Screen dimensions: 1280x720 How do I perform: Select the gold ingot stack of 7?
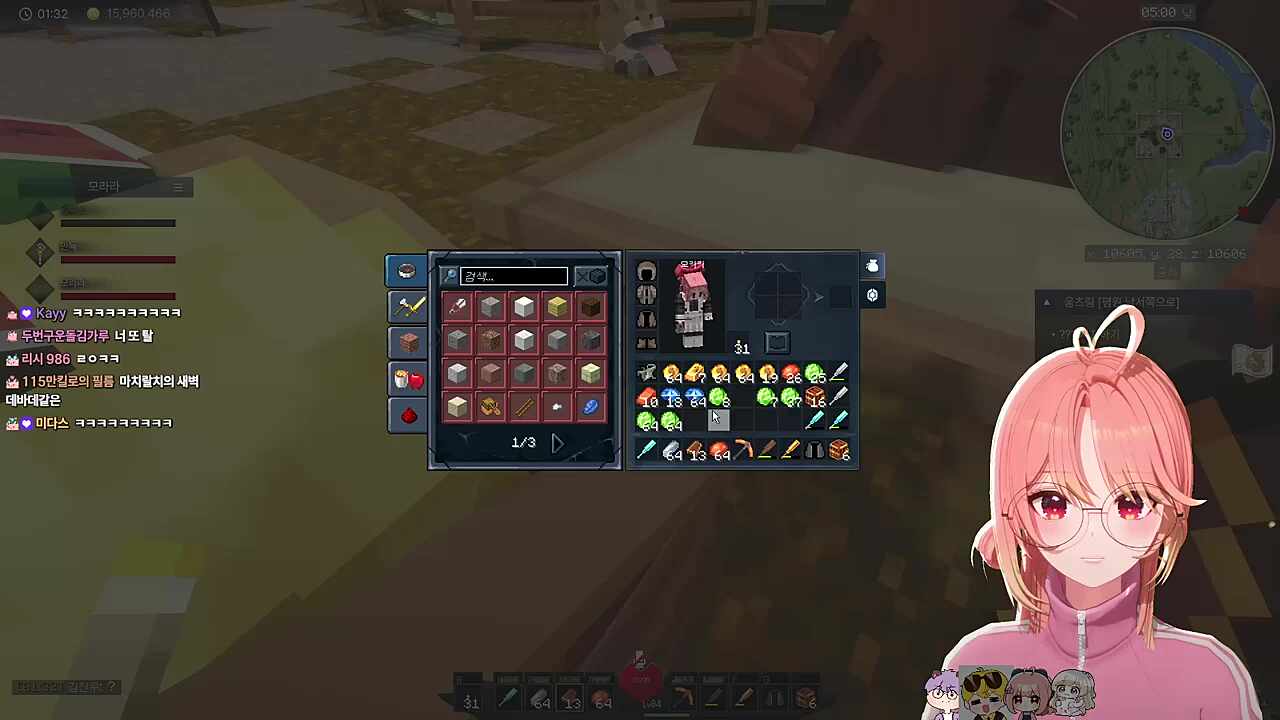695,375
